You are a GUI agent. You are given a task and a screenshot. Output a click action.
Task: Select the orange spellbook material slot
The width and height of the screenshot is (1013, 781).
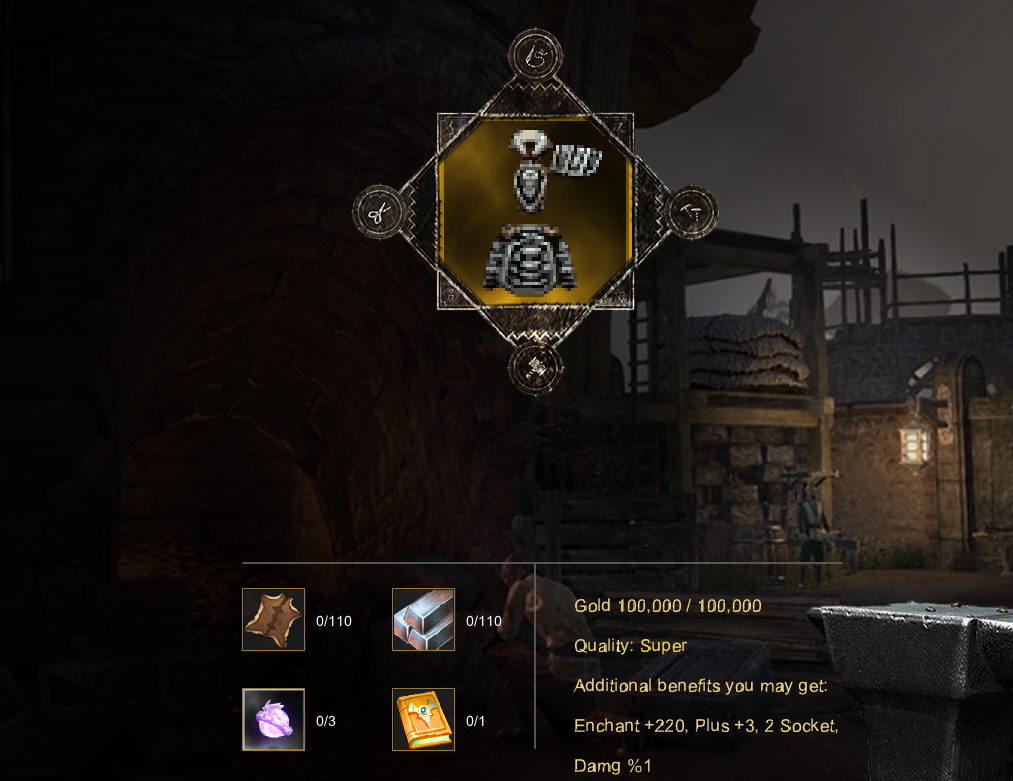pyautogui.click(x=423, y=719)
